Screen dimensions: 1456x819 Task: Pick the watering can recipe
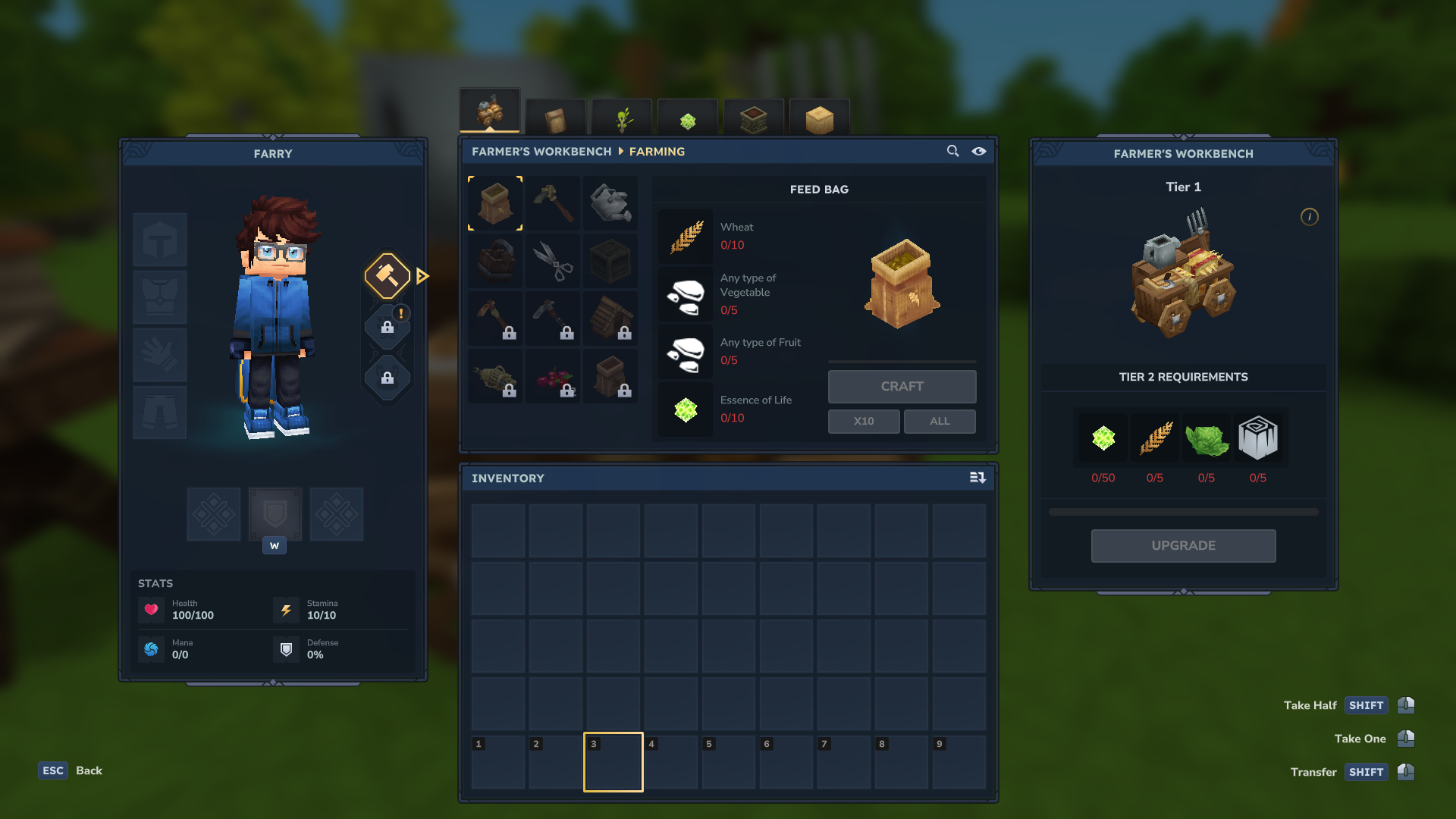[610, 203]
